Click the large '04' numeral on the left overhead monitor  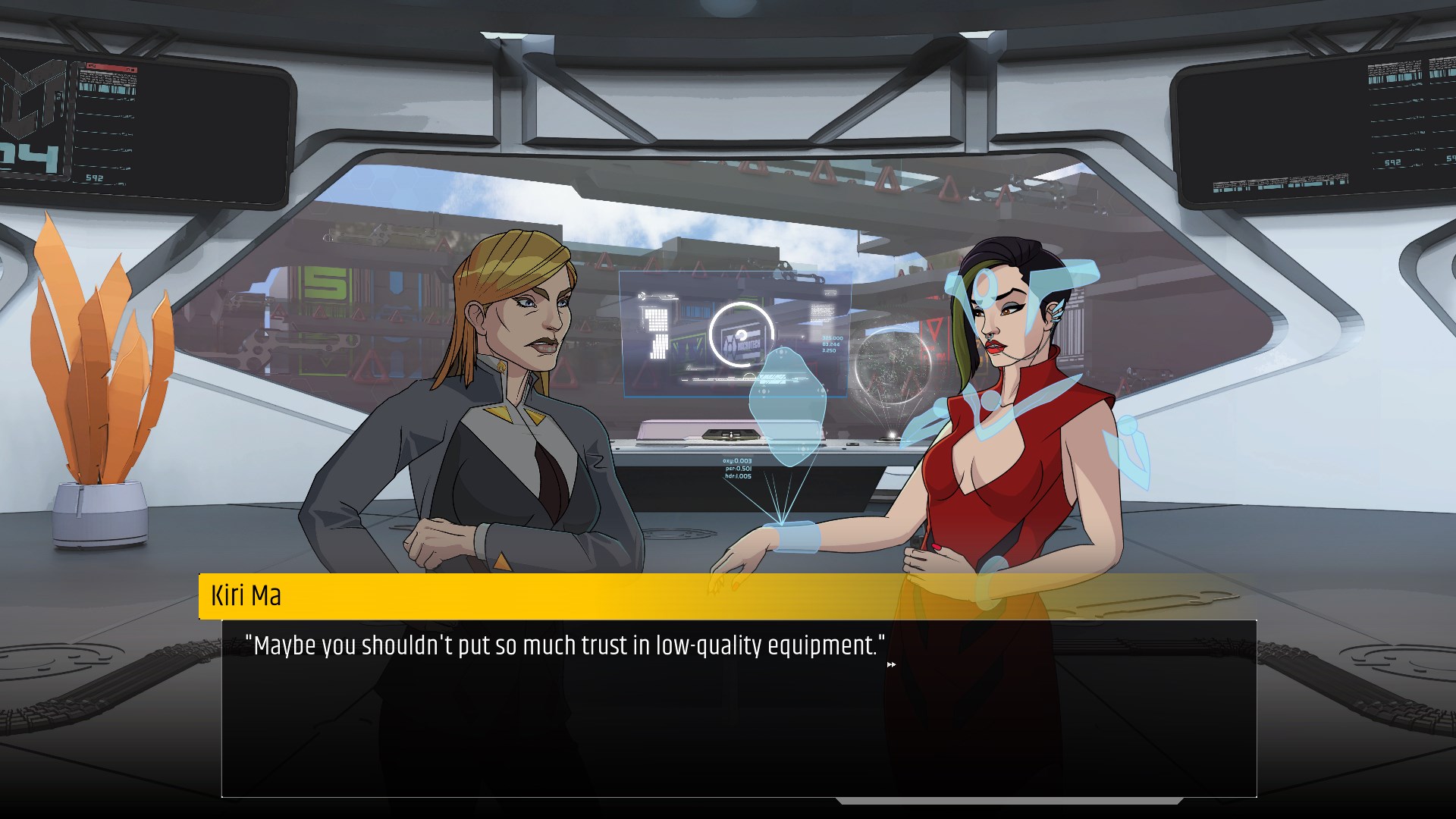(x=27, y=155)
